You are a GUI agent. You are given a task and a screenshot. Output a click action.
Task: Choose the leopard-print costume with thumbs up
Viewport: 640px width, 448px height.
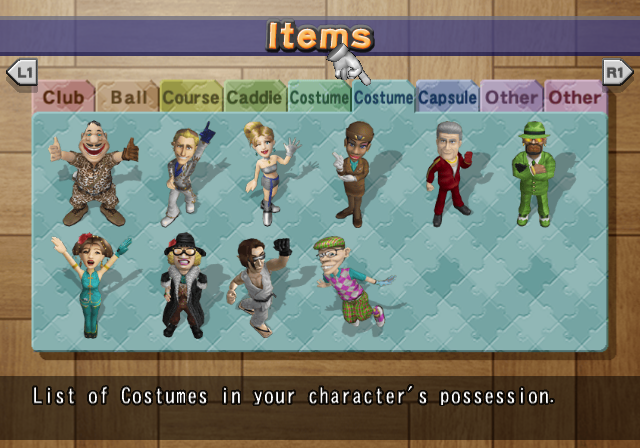94,173
